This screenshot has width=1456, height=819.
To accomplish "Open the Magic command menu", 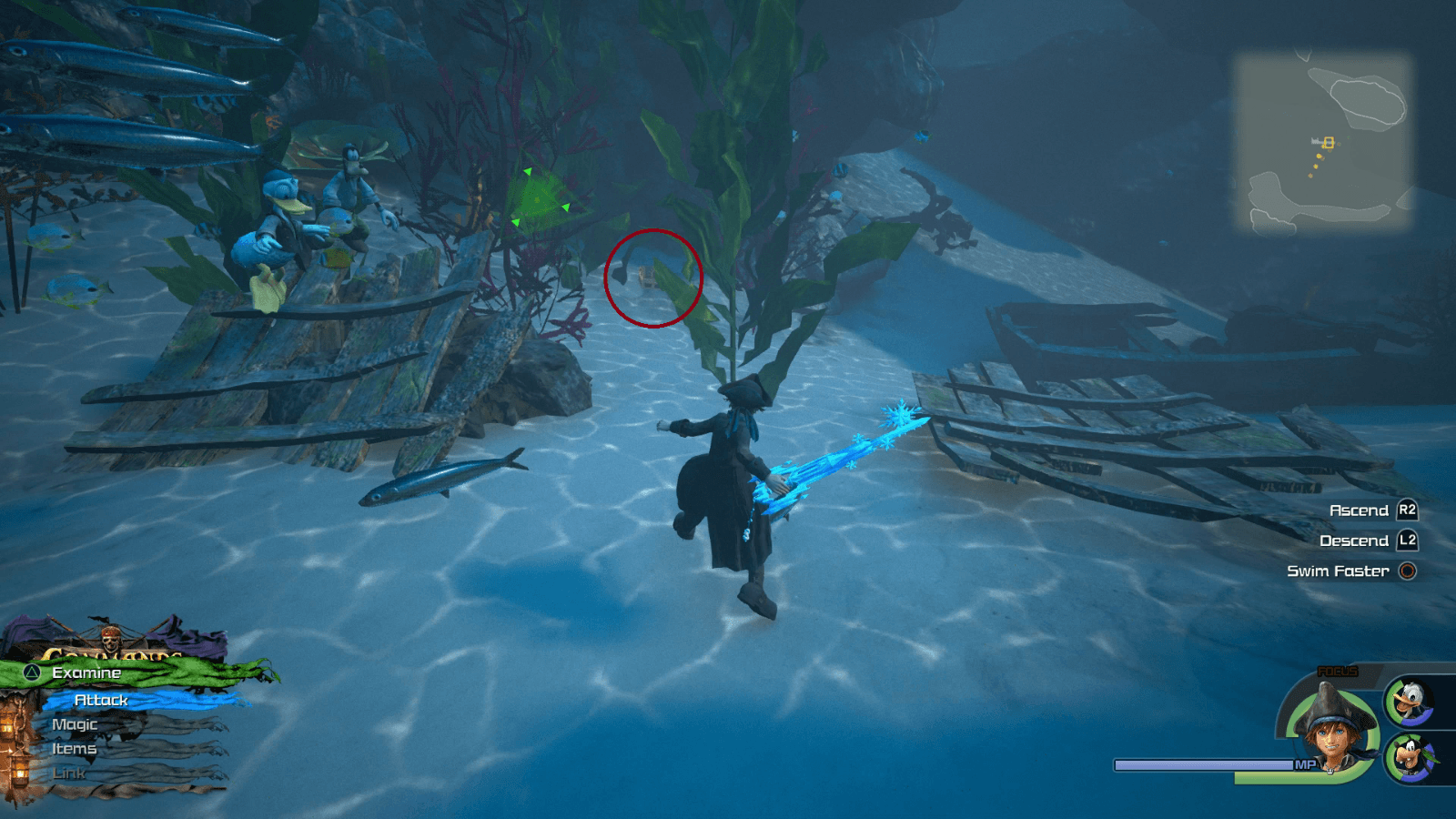I will click(76, 723).
